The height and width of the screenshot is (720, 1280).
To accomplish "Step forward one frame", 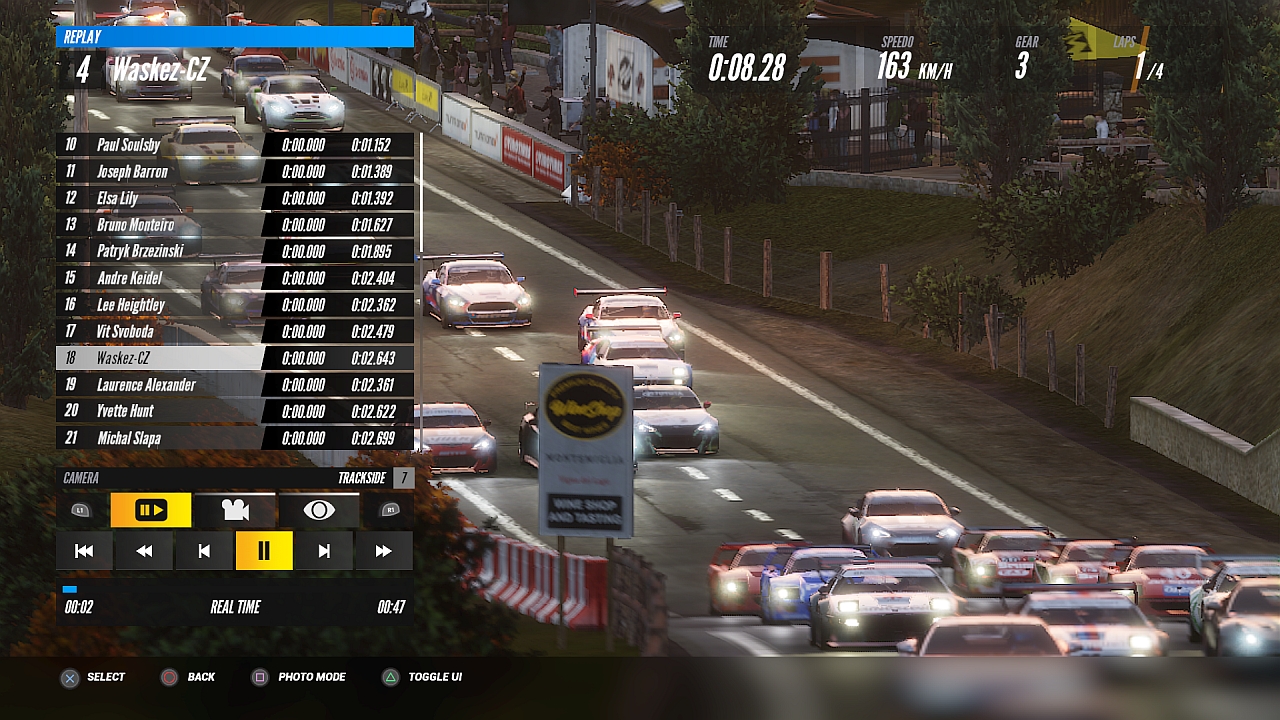I will click(x=324, y=551).
